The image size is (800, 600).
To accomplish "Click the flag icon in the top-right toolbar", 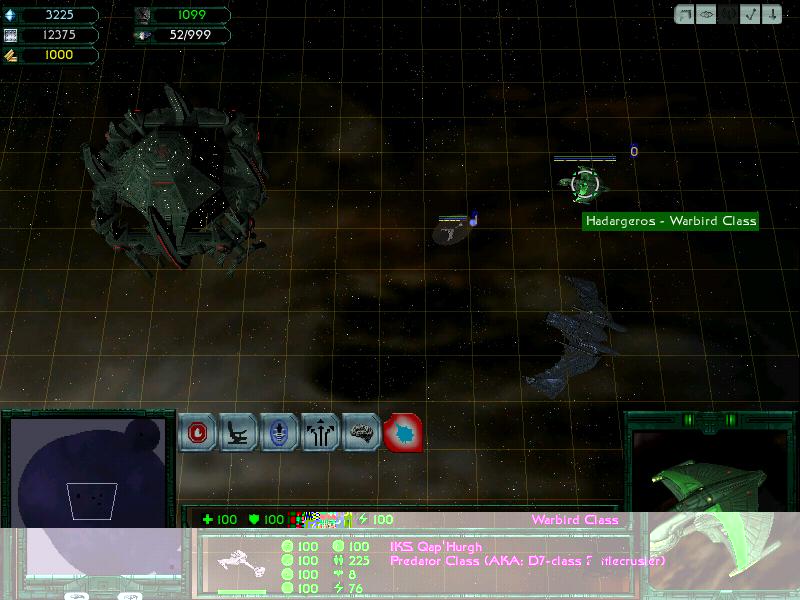I will pyautogui.click(x=687, y=15).
